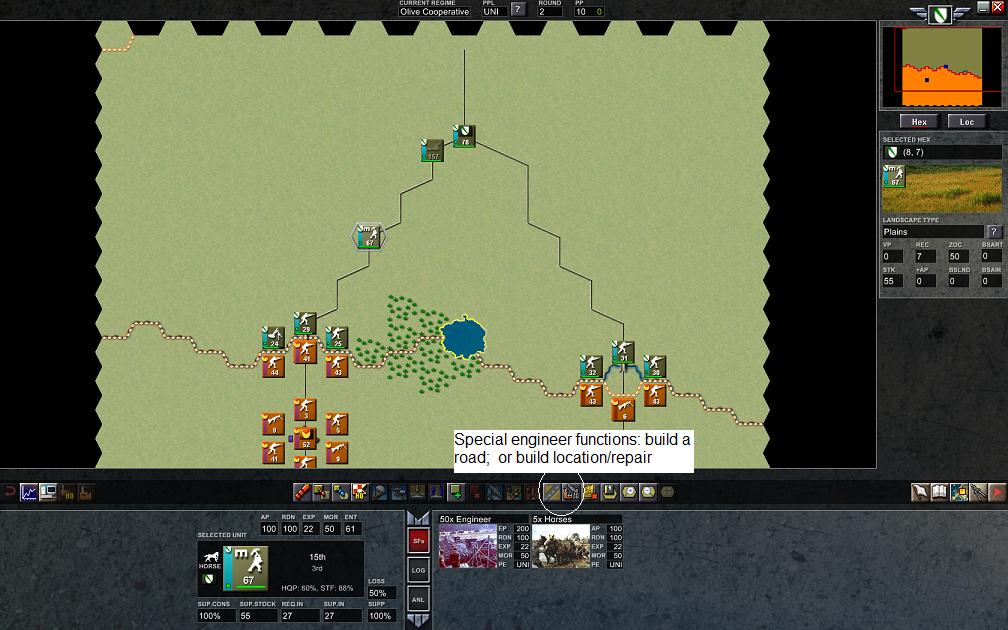This screenshot has height=630, width=1008.
Task: Show the SFs subformations panel
Action: pyautogui.click(x=419, y=541)
